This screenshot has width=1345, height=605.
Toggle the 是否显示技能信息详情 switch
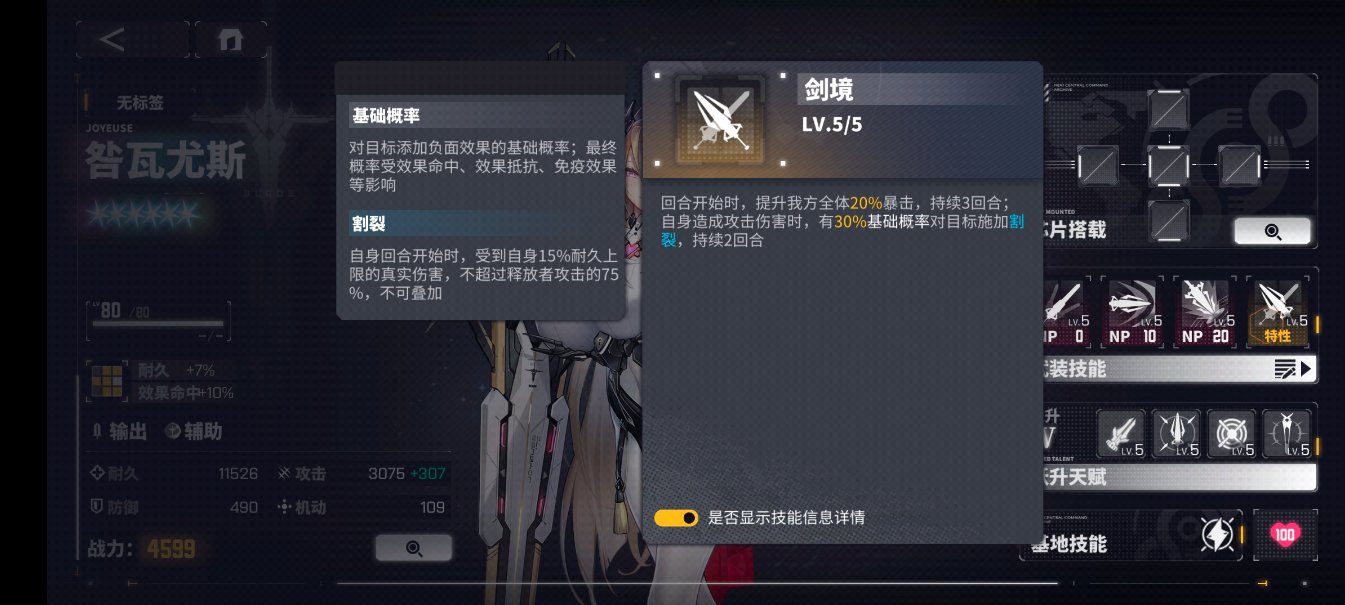coord(676,518)
